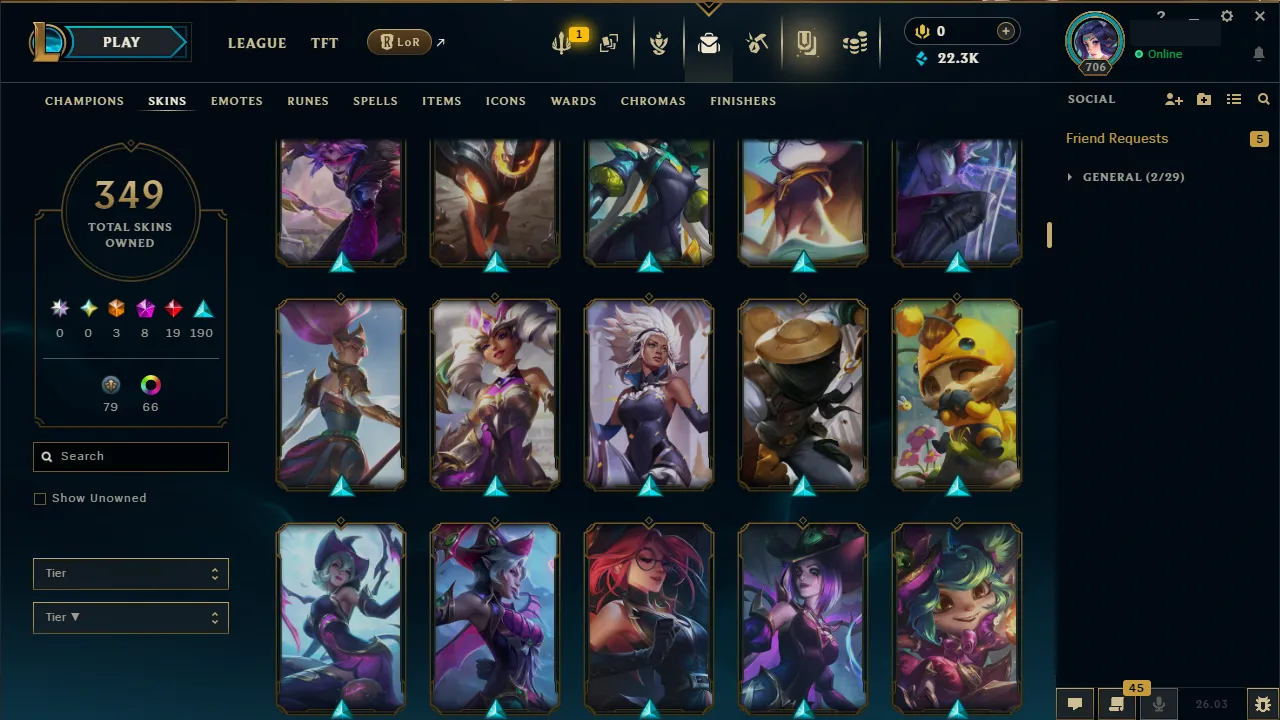Click the search icon in the social panel
Screen dimensions: 1280x720
(x=1263, y=99)
